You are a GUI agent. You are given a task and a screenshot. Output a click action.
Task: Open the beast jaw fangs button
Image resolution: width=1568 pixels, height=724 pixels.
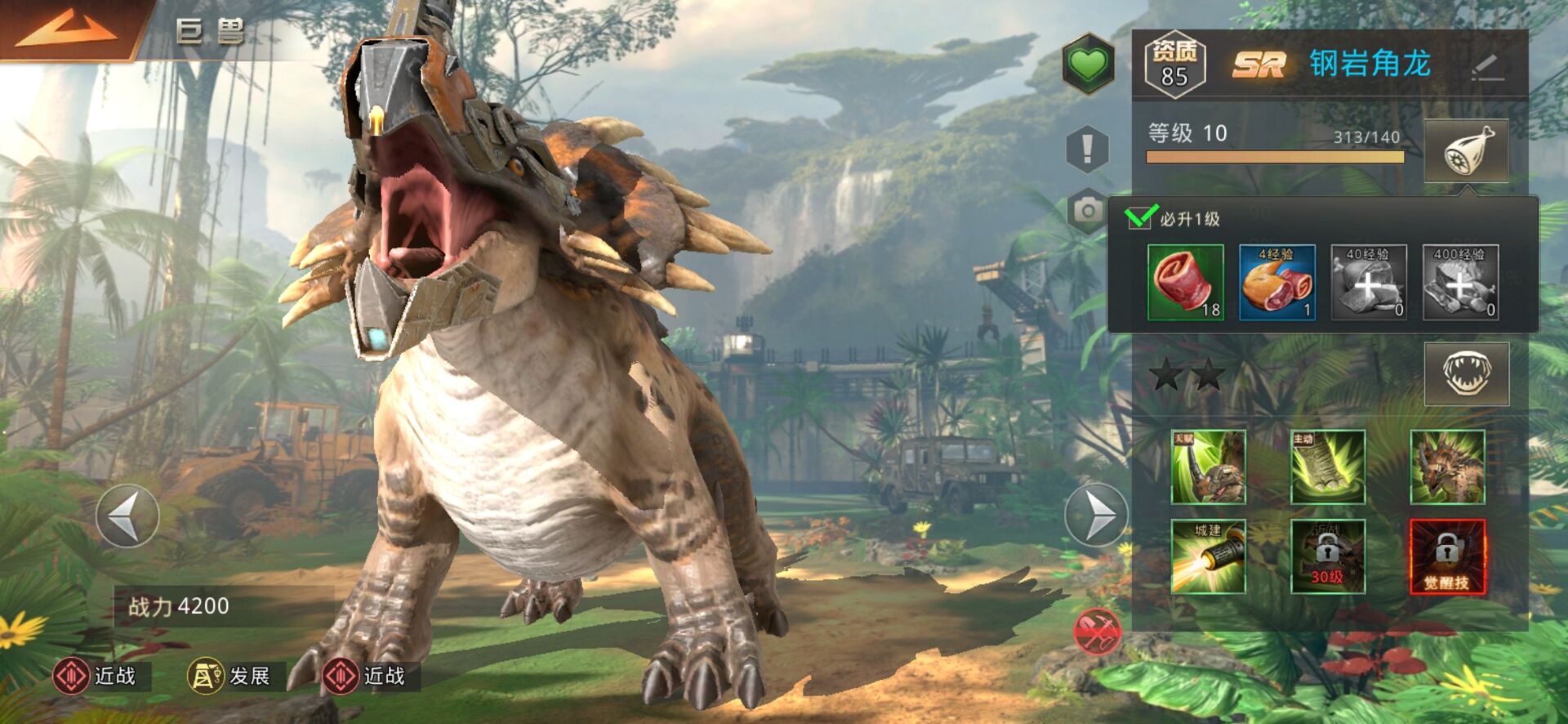click(x=1466, y=374)
